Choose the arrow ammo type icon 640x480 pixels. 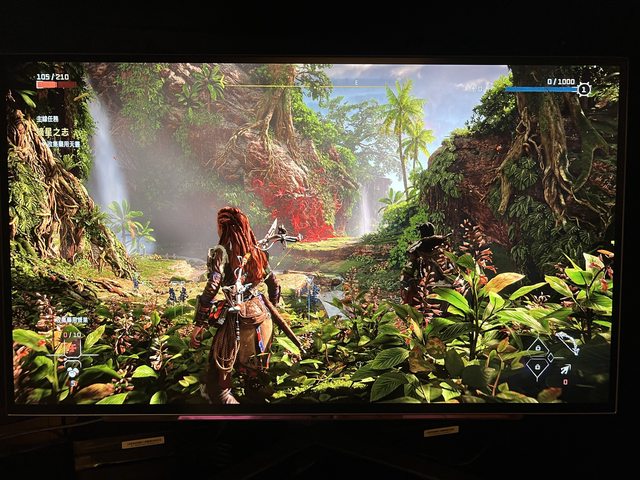[x=566, y=369]
